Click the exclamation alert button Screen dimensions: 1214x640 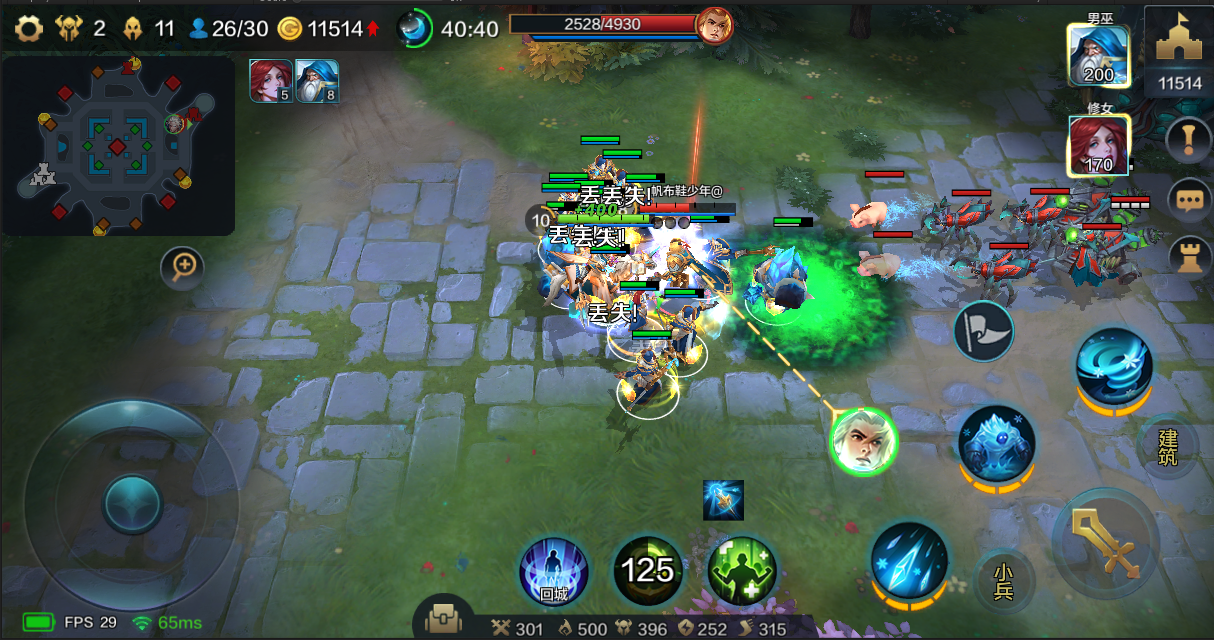(x=1189, y=139)
